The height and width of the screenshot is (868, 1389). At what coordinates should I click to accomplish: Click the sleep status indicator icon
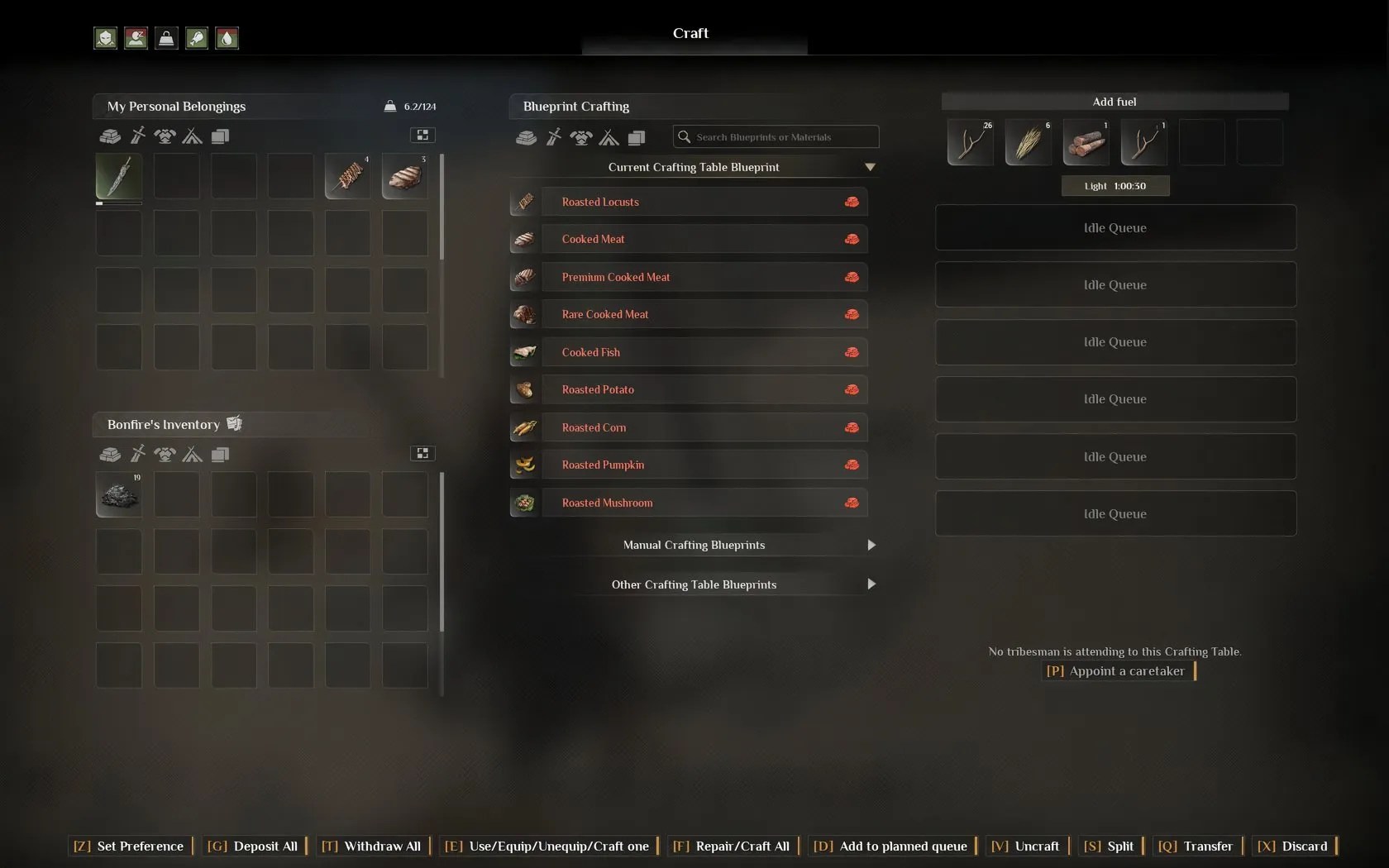click(136, 38)
